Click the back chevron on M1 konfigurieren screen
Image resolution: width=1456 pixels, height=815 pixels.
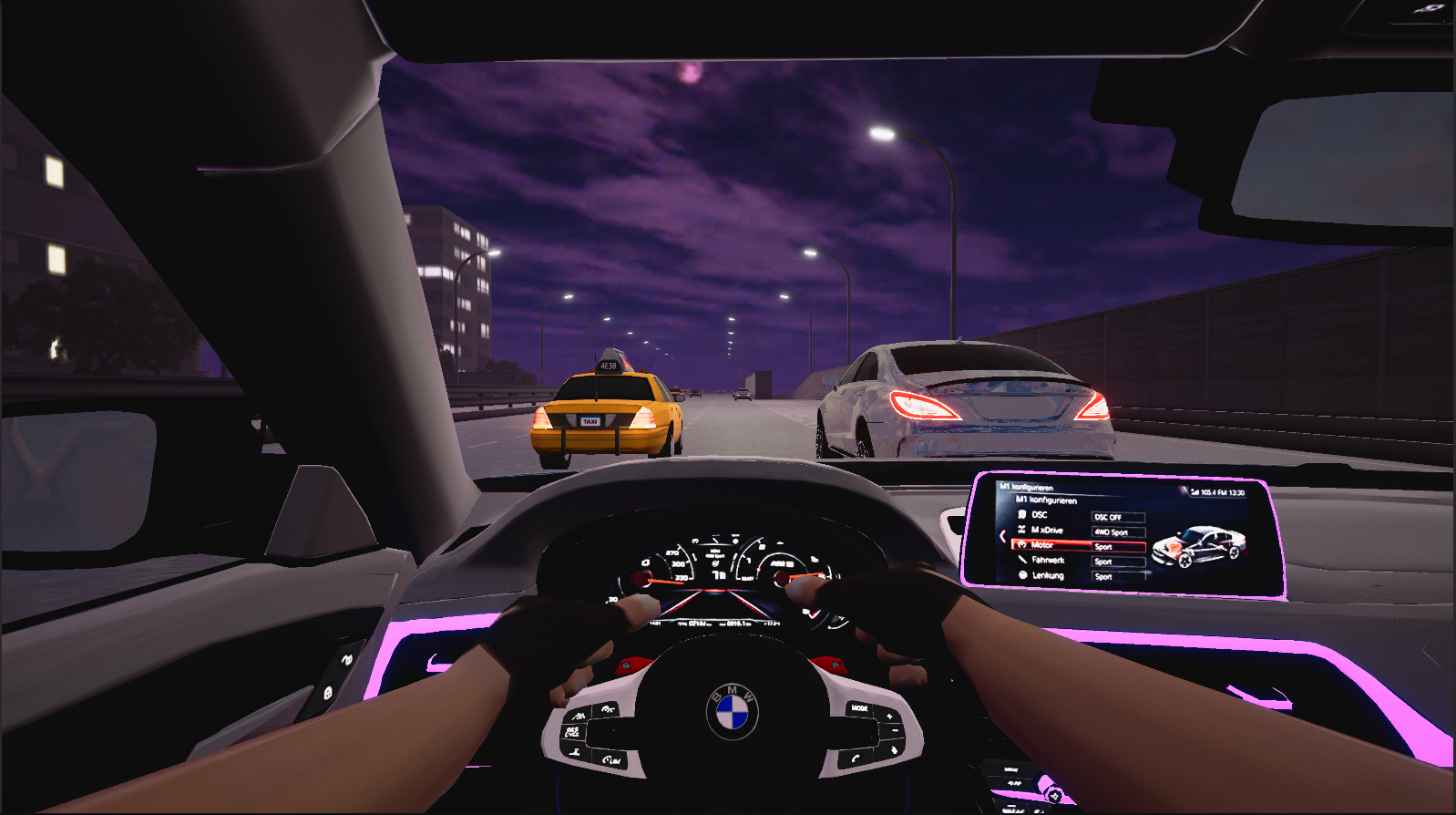tap(1003, 536)
